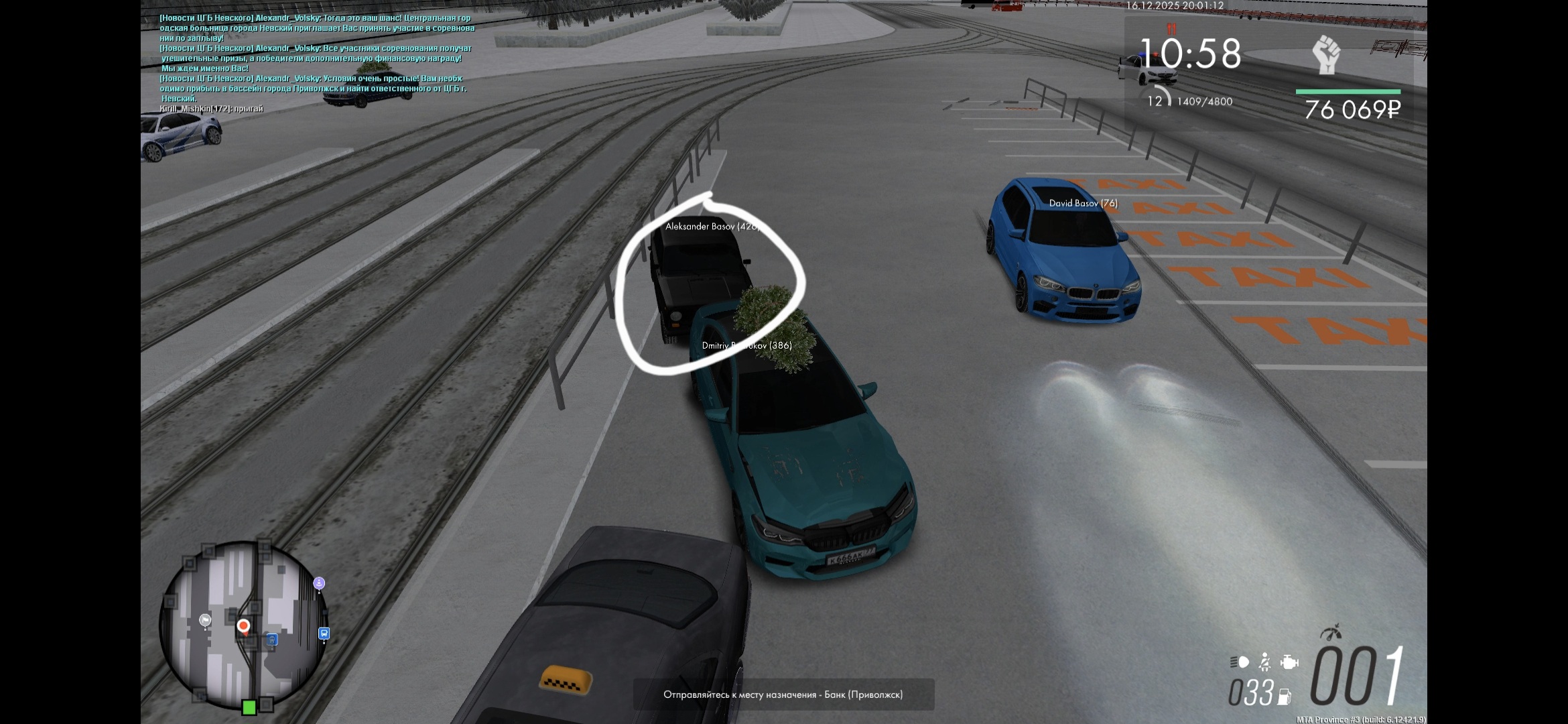
Task: Click the fuel pump icon
Action: pos(1285,697)
